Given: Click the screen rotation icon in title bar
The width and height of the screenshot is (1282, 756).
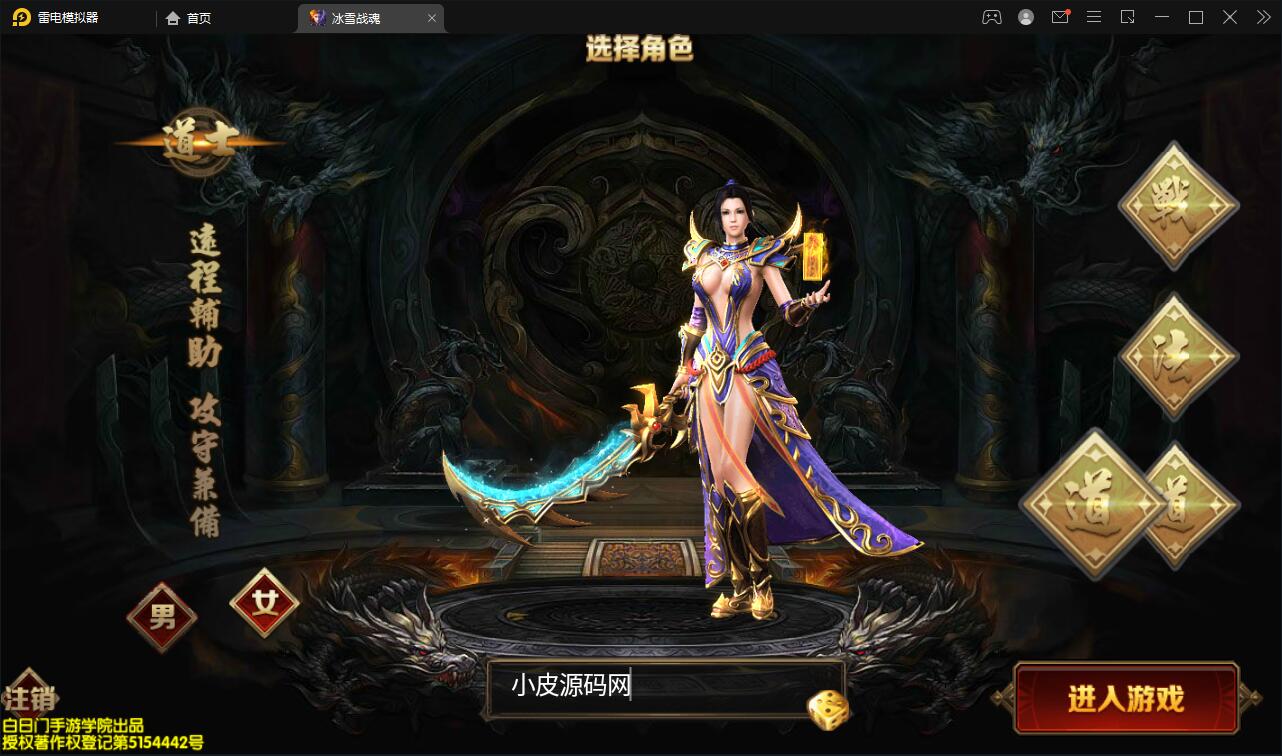Looking at the screenshot, I should [x=1128, y=17].
